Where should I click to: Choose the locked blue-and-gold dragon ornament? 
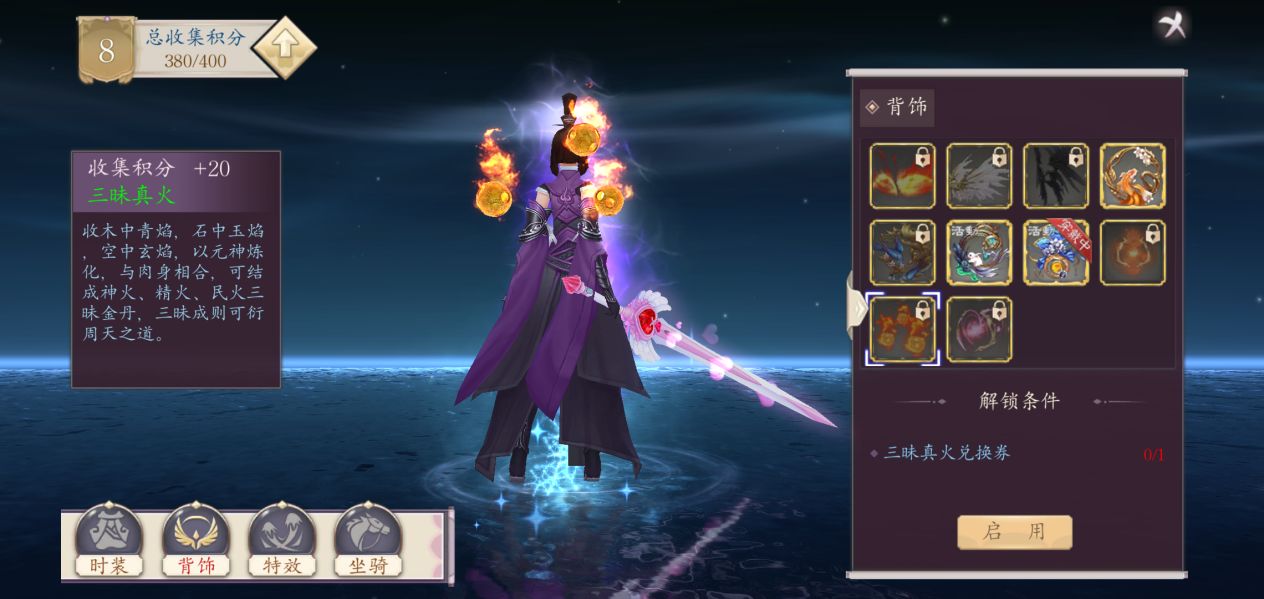click(902, 253)
